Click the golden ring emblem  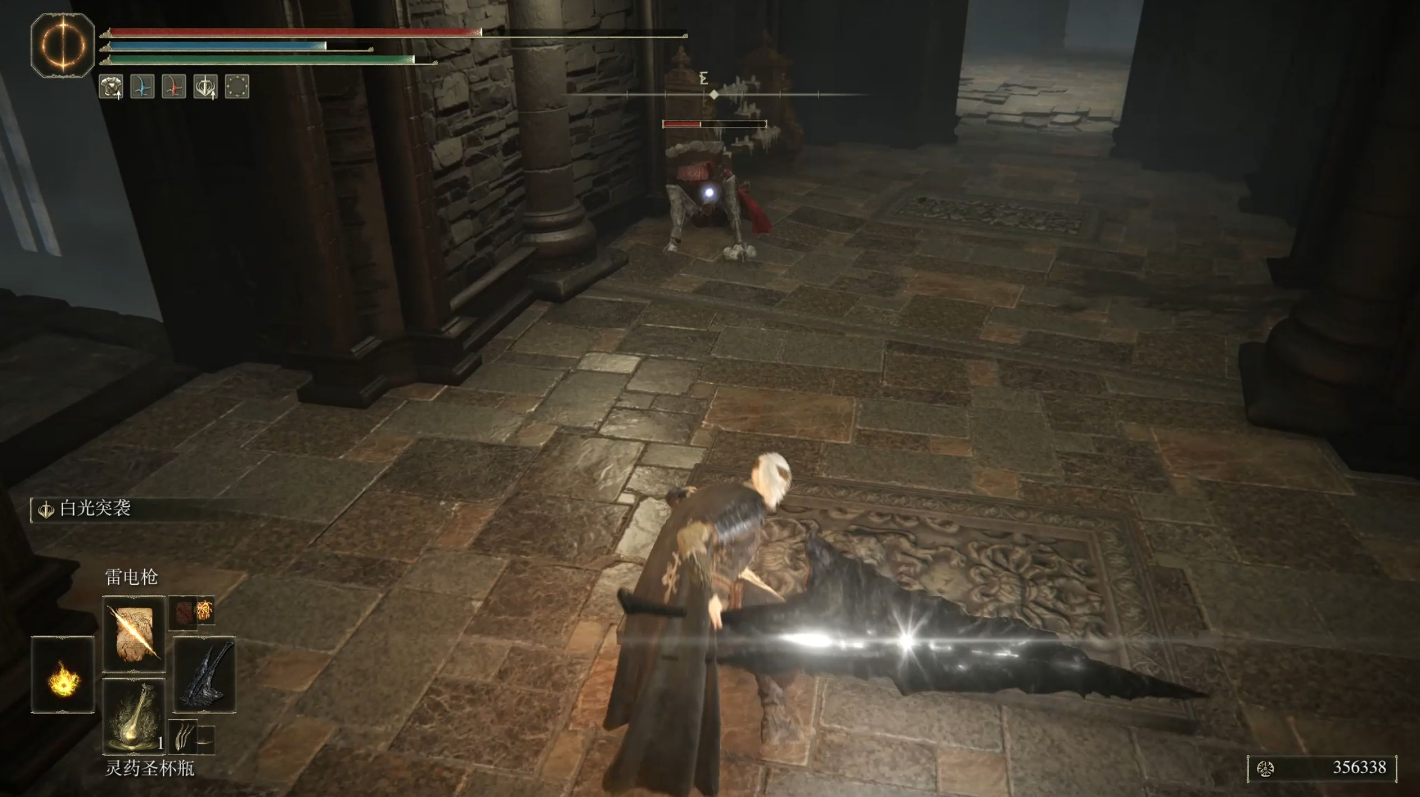(x=63, y=45)
